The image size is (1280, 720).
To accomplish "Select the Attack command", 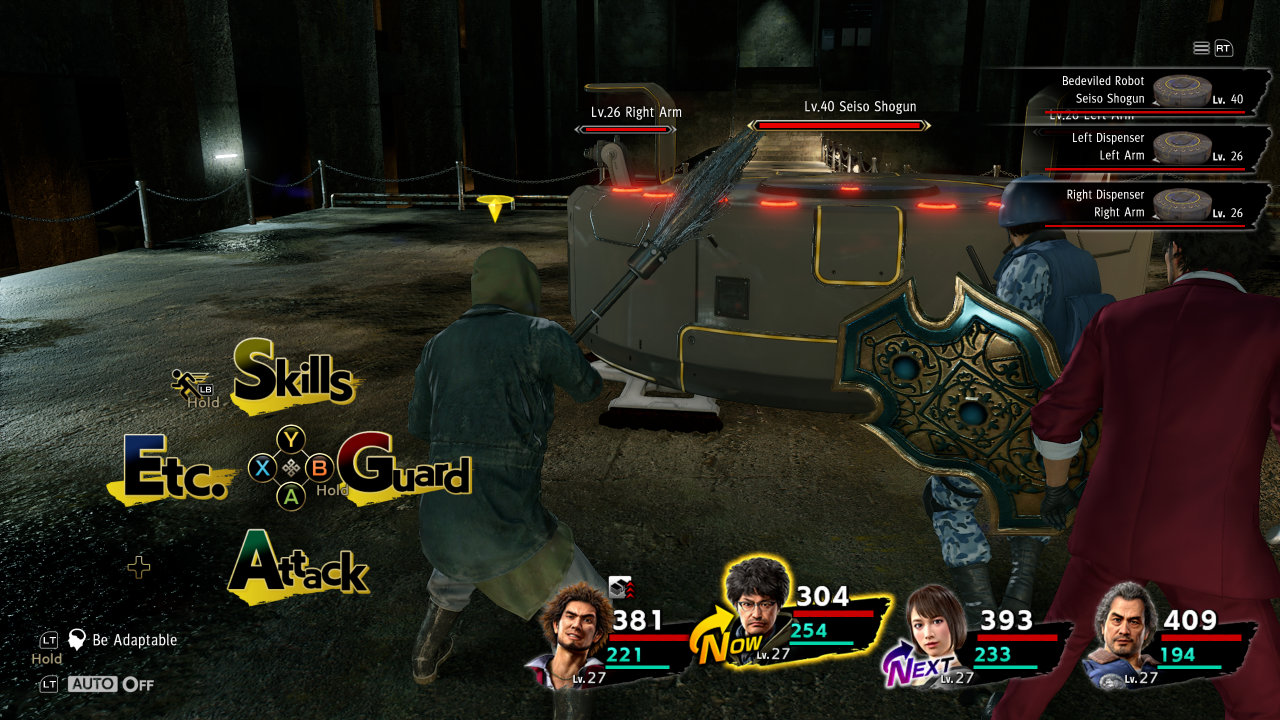I will point(299,567).
